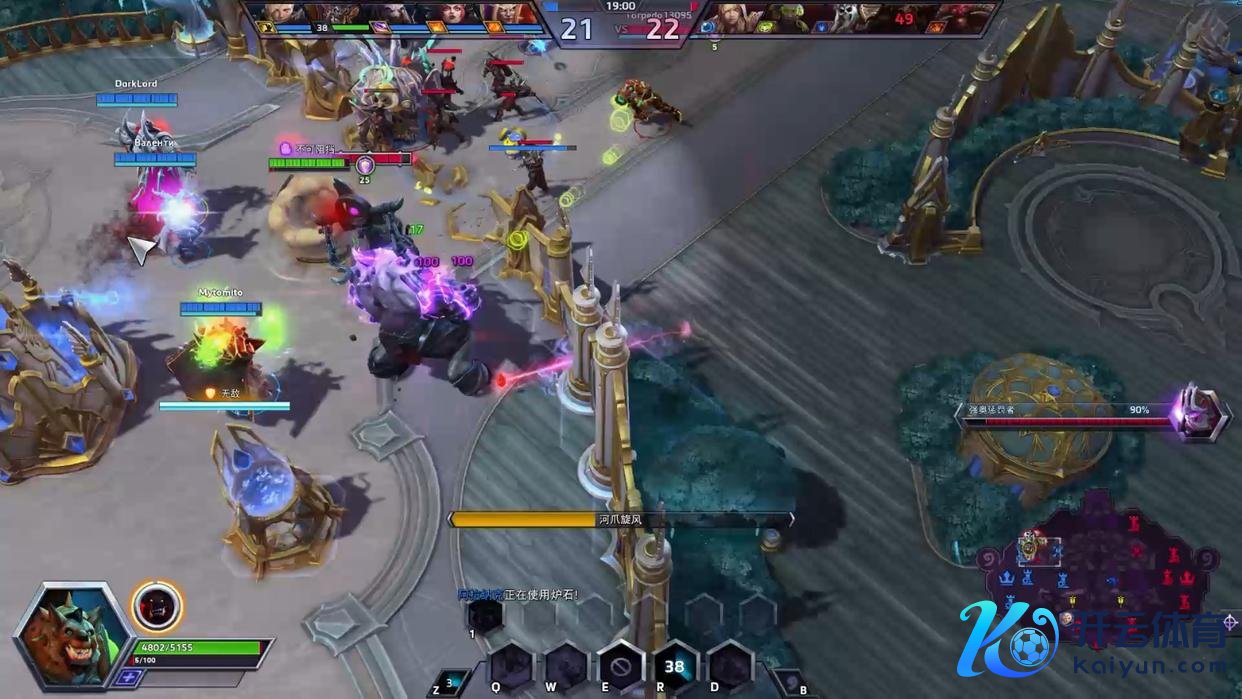The width and height of the screenshot is (1242, 699).
Task: Select the circular red-eyed beast portrait
Action: [157, 606]
